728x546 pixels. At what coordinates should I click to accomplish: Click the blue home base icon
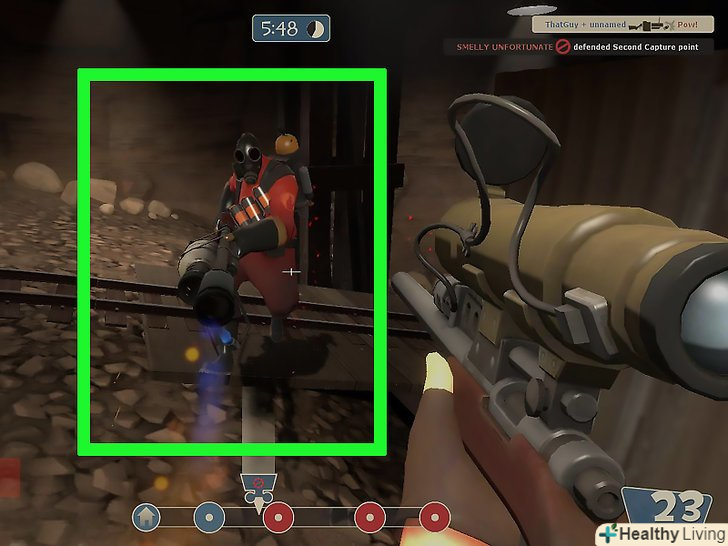(146, 517)
